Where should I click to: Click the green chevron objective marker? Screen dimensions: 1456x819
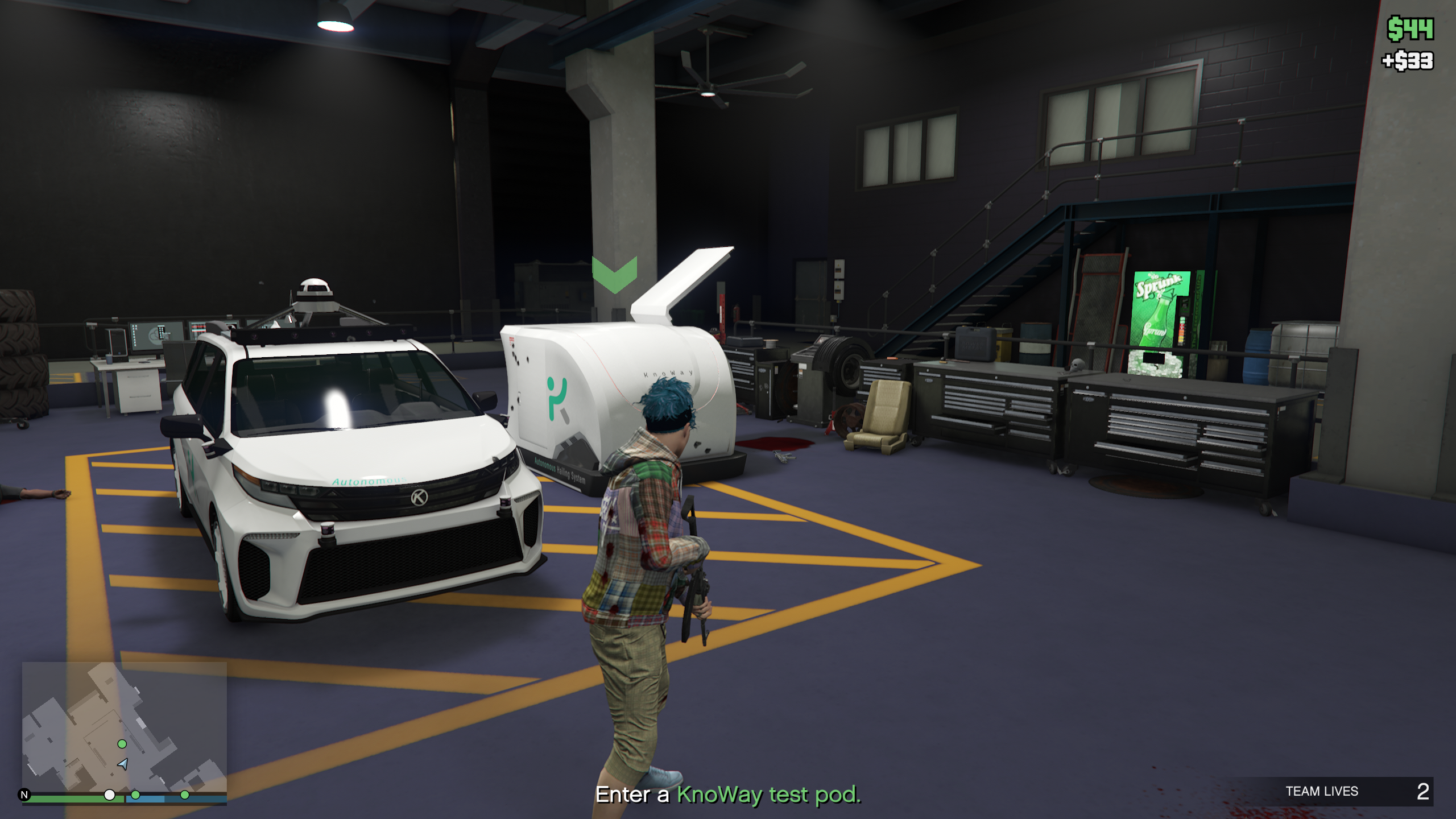coord(614,274)
